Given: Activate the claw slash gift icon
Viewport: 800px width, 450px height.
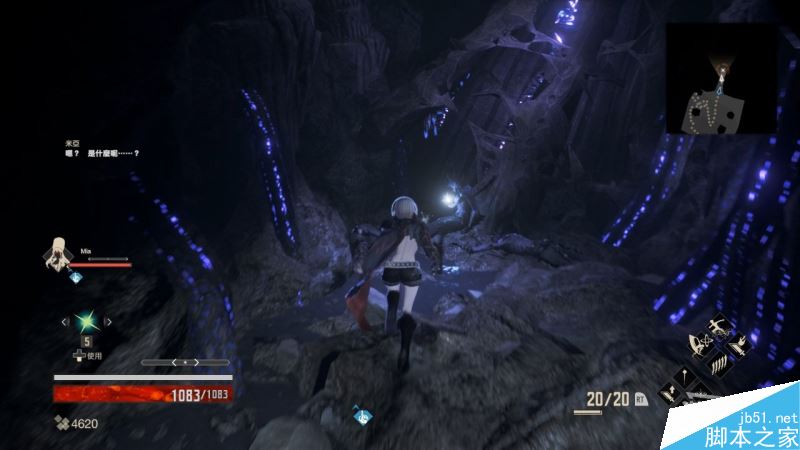Looking at the screenshot, I should [719, 365].
